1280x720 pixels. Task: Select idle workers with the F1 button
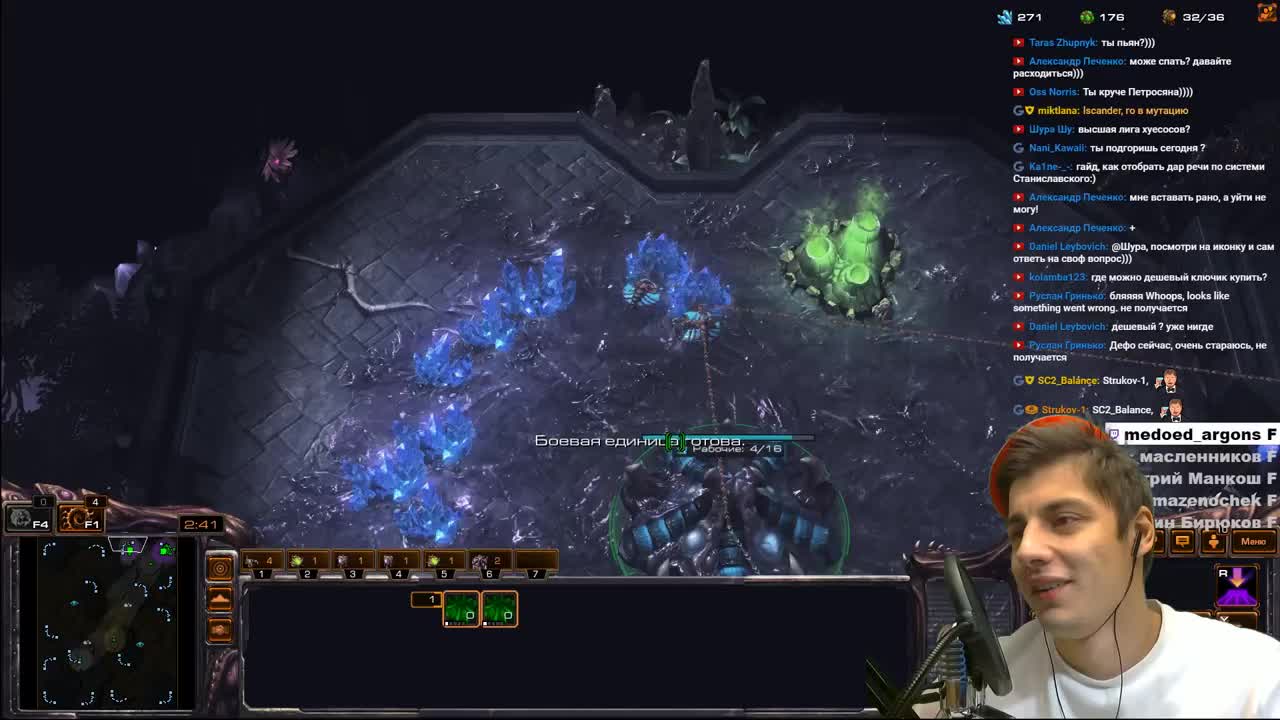point(80,519)
